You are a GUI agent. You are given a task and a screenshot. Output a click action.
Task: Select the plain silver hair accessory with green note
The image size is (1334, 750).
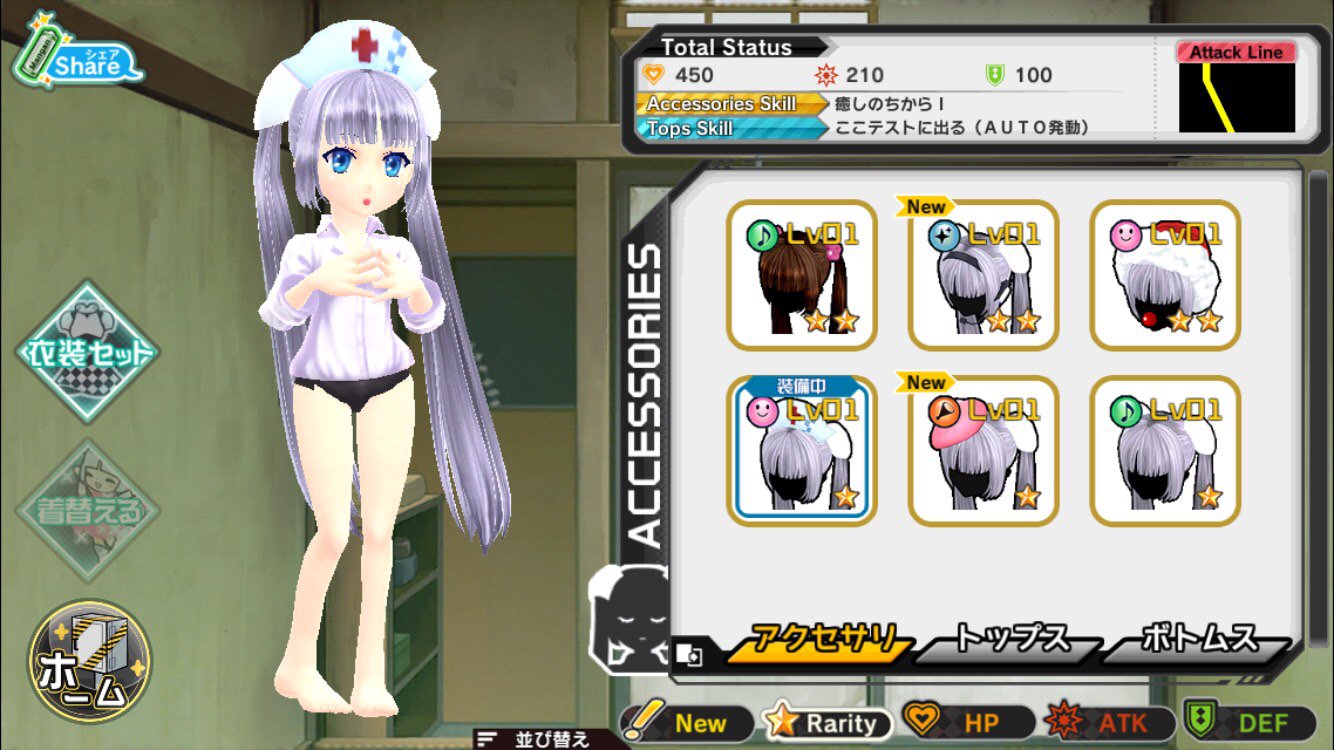point(1165,452)
